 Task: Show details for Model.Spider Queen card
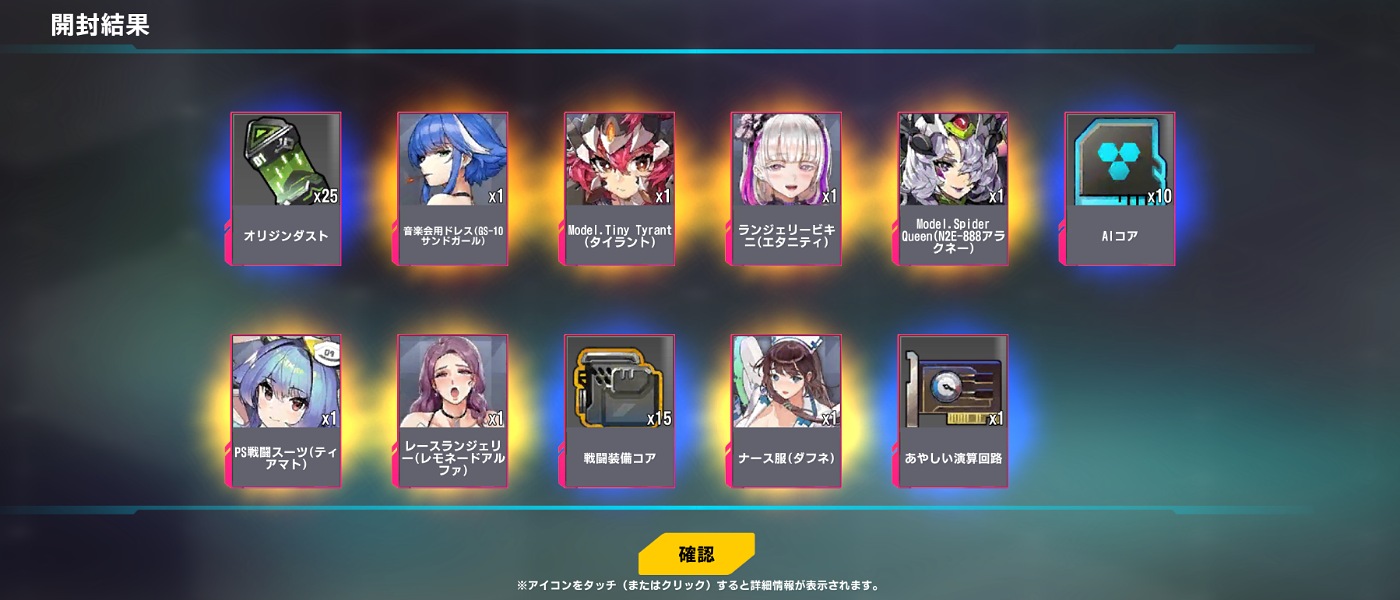tap(953, 188)
